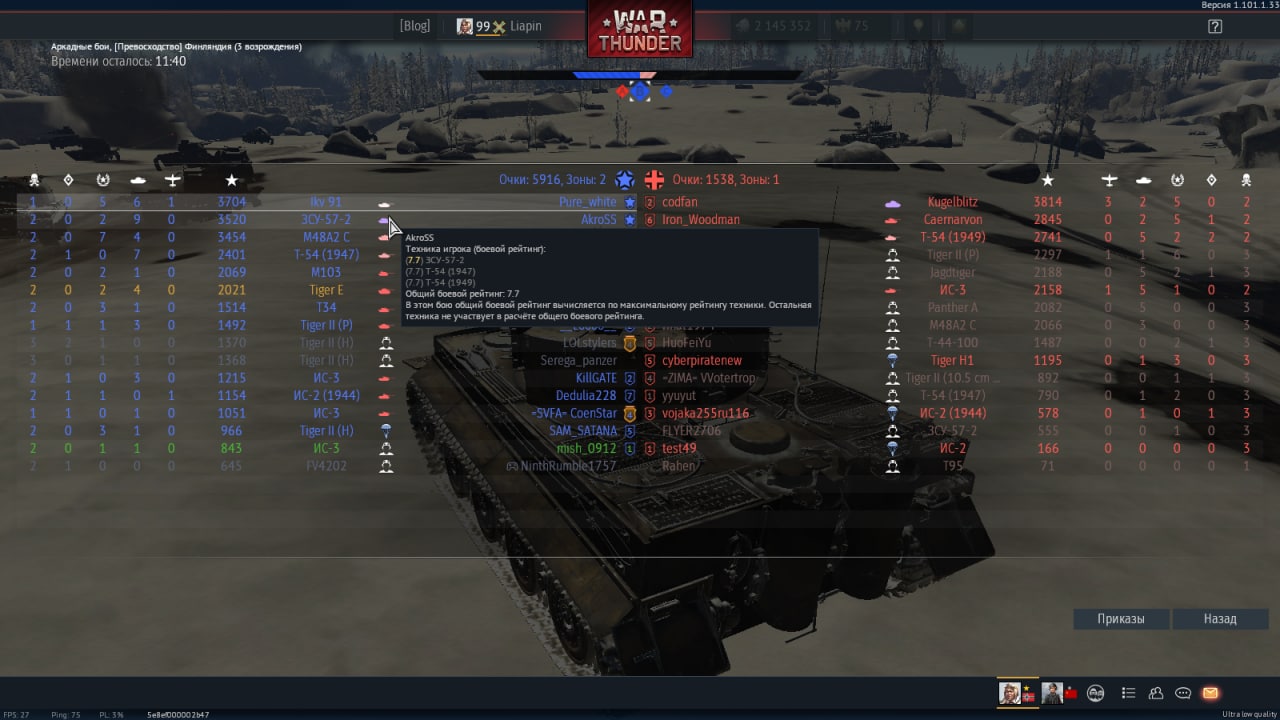Go back with the Назад button
Image resolution: width=1280 pixels, height=720 pixels.
pyautogui.click(x=1219, y=619)
